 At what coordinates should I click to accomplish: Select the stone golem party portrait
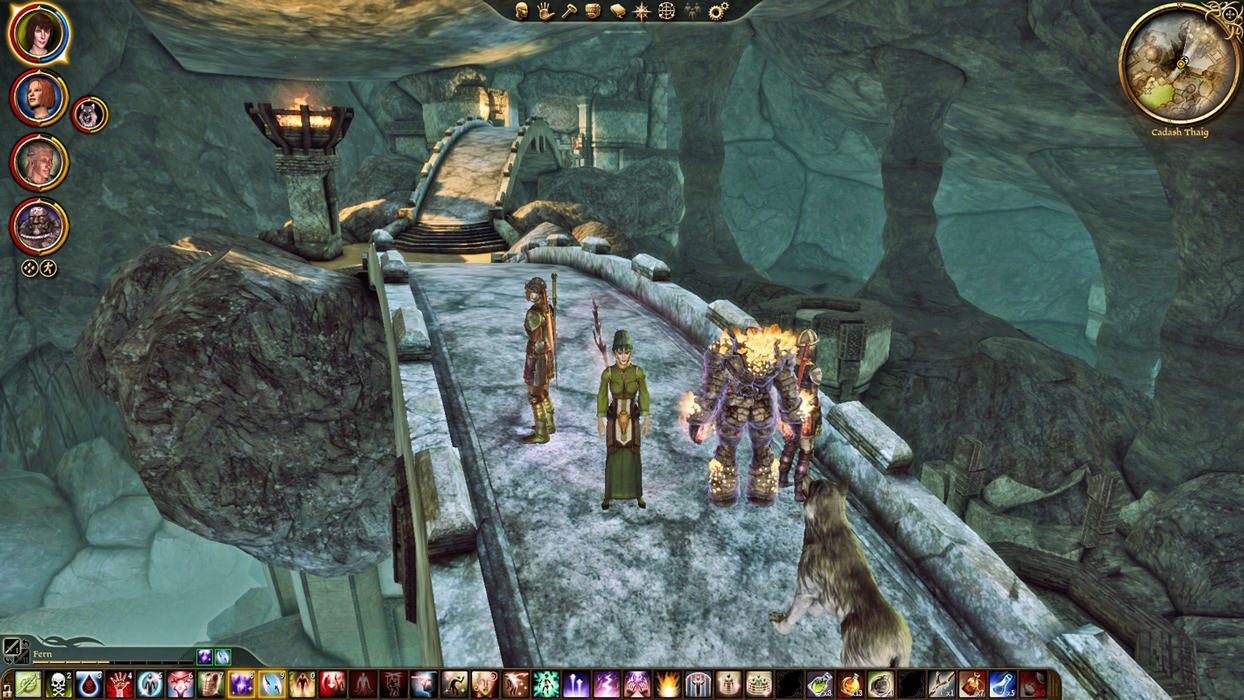[39, 227]
